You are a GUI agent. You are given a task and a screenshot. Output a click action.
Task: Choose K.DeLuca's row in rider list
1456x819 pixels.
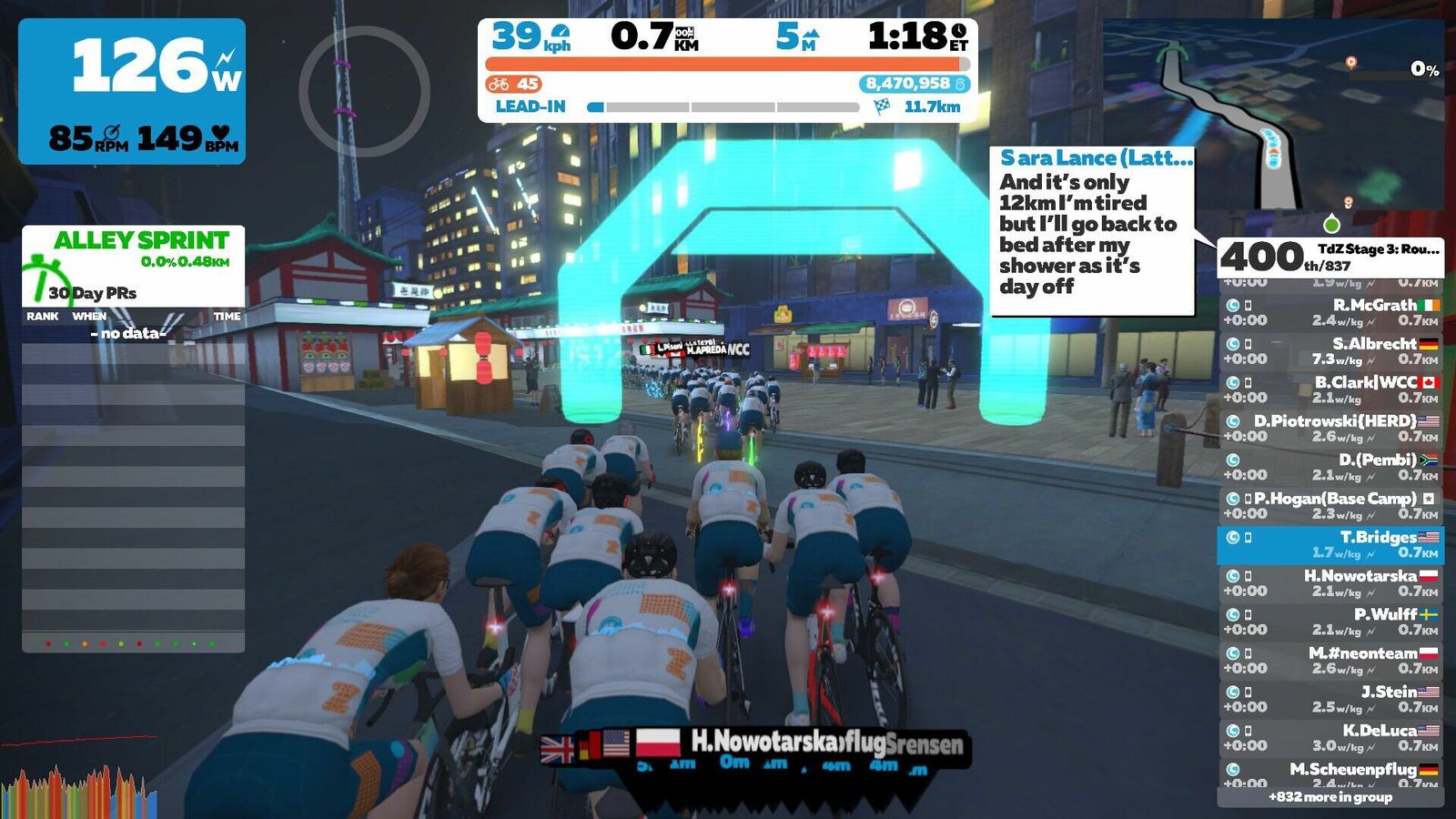click(1330, 737)
